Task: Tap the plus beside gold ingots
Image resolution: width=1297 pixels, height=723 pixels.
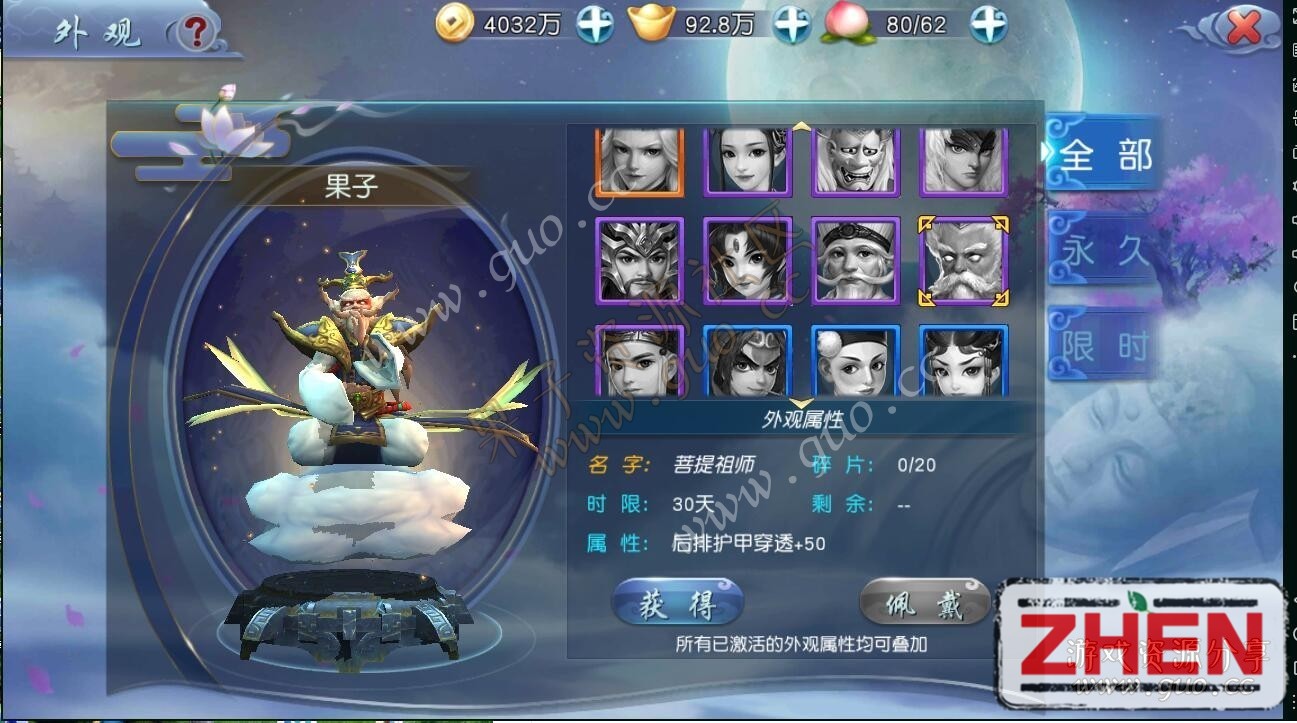Action: (x=792, y=25)
